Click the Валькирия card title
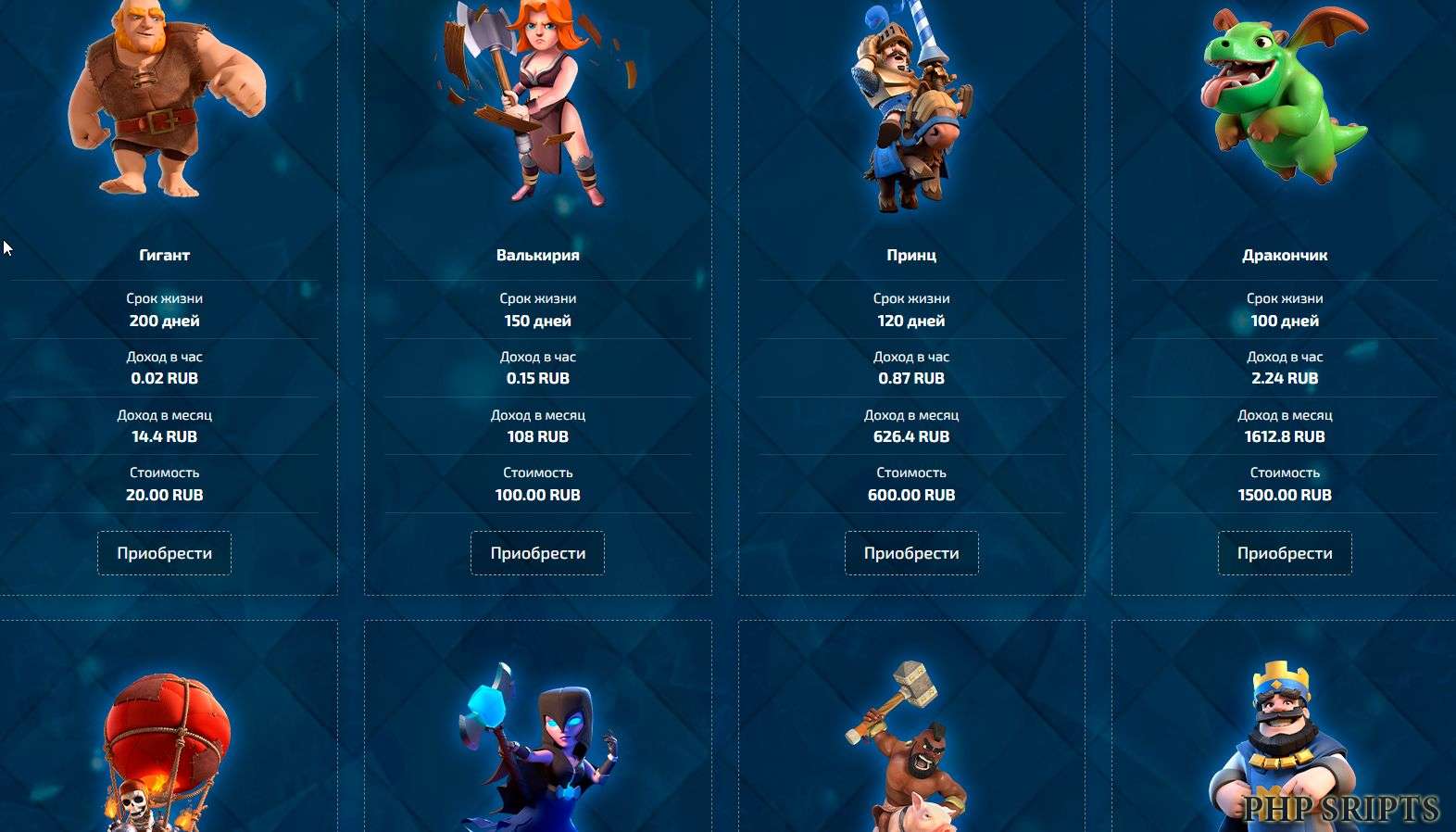The width and height of the screenshot is (1456, 832). click(537, 255)
